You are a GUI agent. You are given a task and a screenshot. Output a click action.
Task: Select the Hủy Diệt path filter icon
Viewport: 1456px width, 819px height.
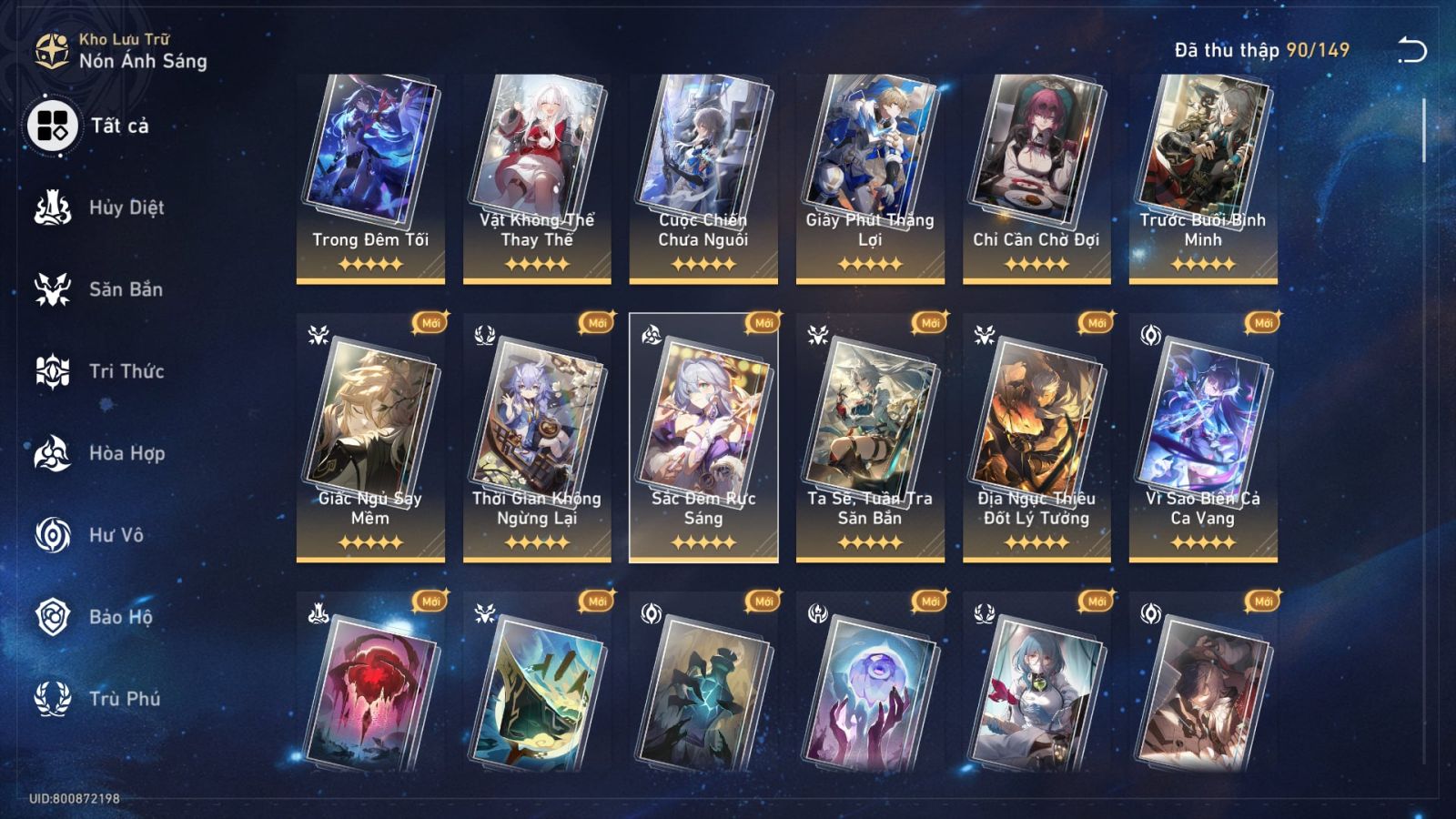pyautogui.click(x=53, y=207)
